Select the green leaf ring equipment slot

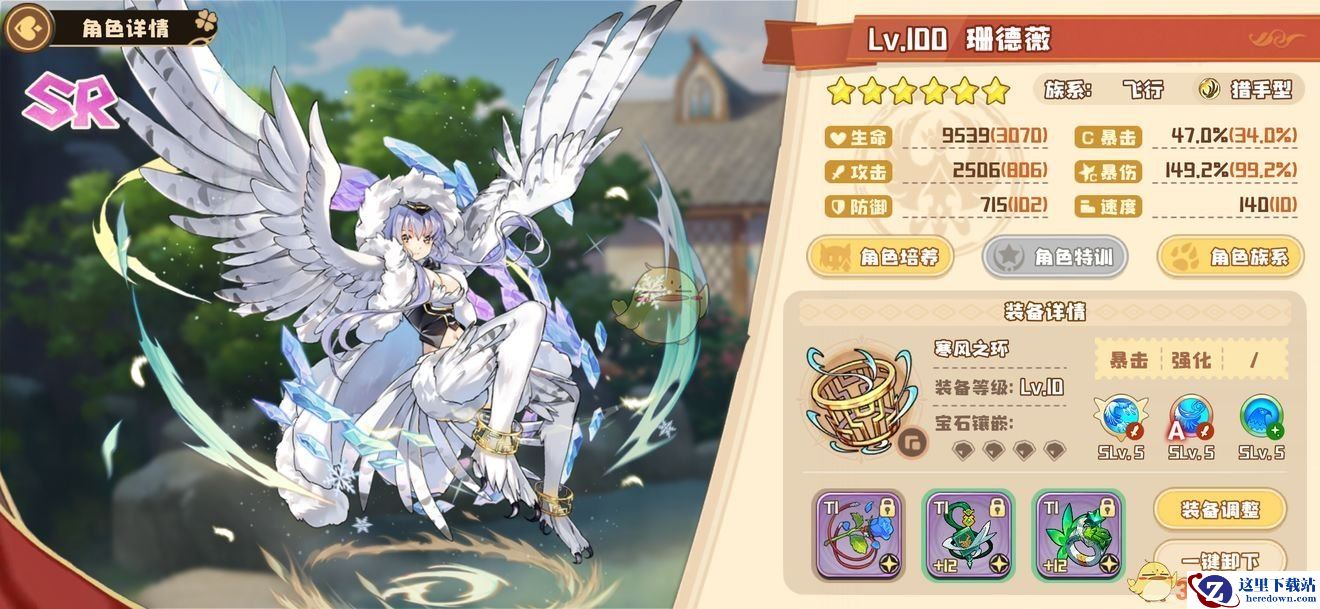point(1078,535)
